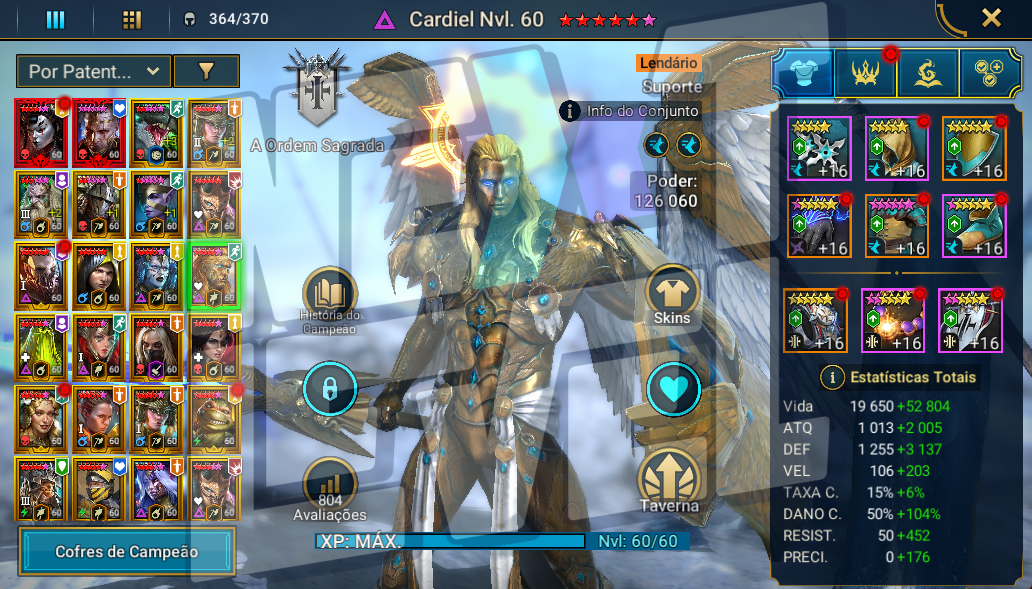Open História do Campeão
1032x589 pixels.
click(329, 294)
